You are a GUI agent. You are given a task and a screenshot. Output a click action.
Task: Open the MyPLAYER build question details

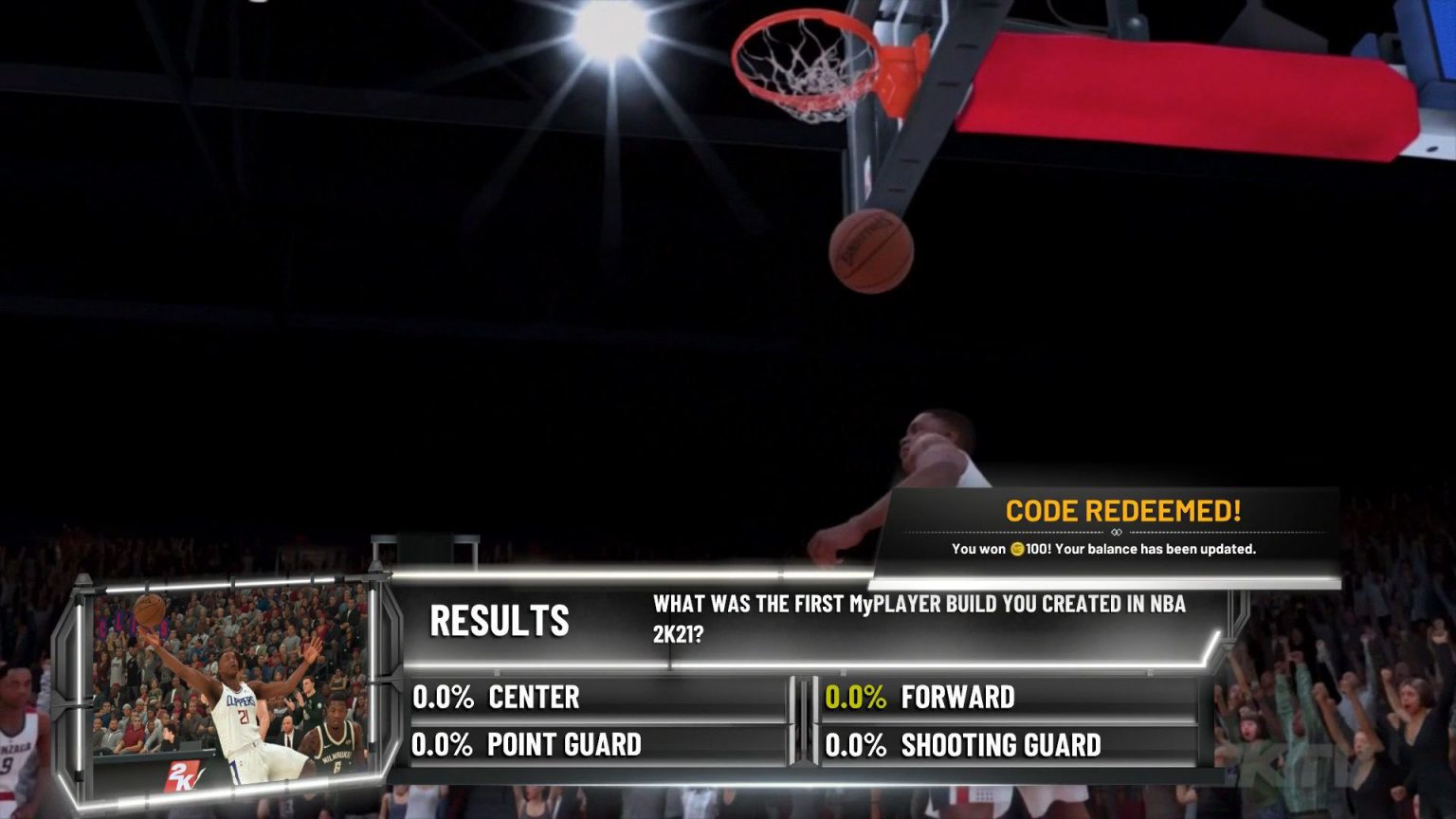[x=918, y=616]
